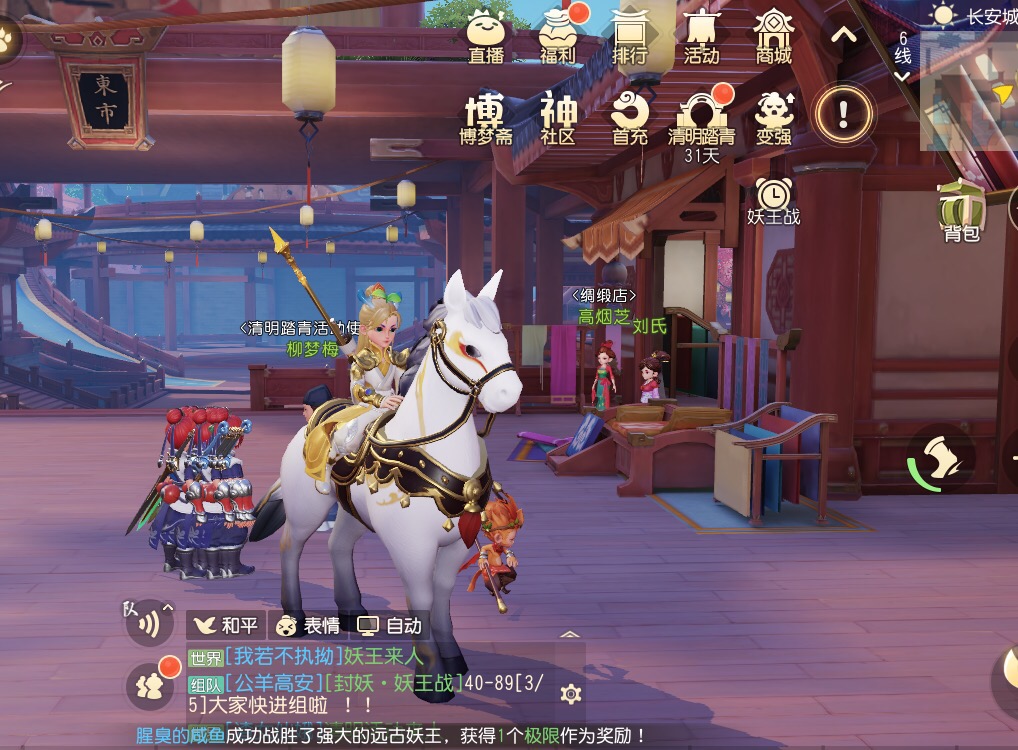Open the 妖王战 timed event

773,200
